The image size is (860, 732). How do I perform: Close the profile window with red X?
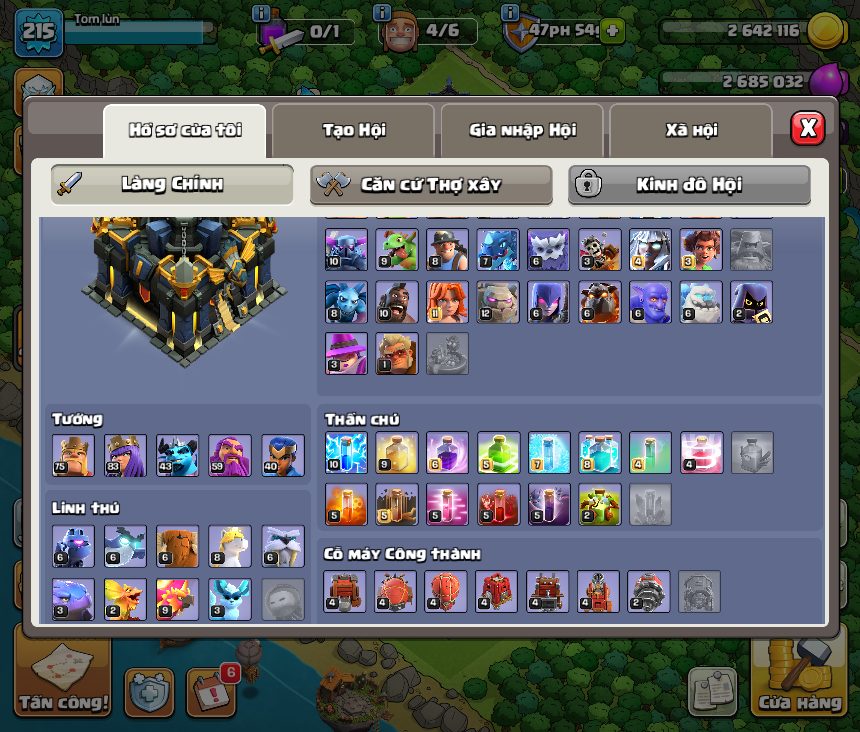pyautogui.click(x=807, y=128)
